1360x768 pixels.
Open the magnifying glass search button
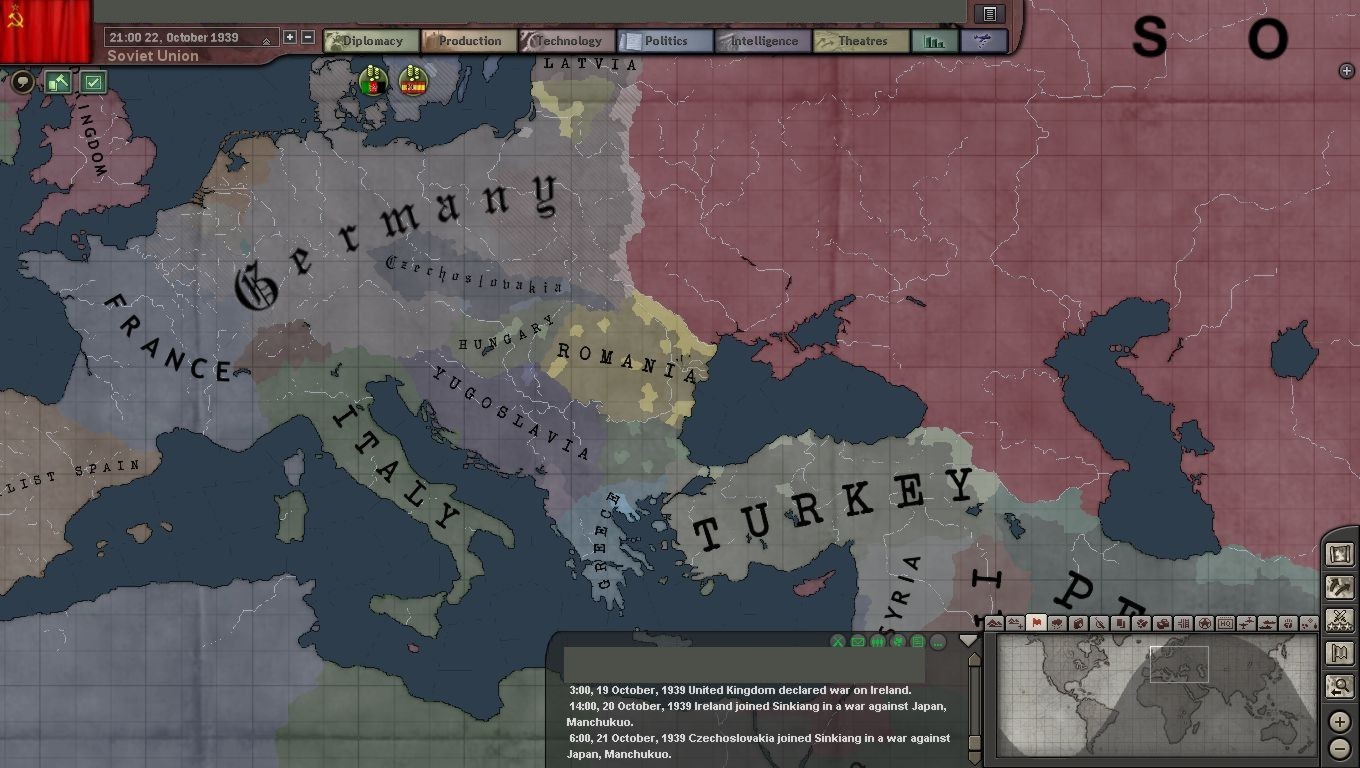point(1339,686)
